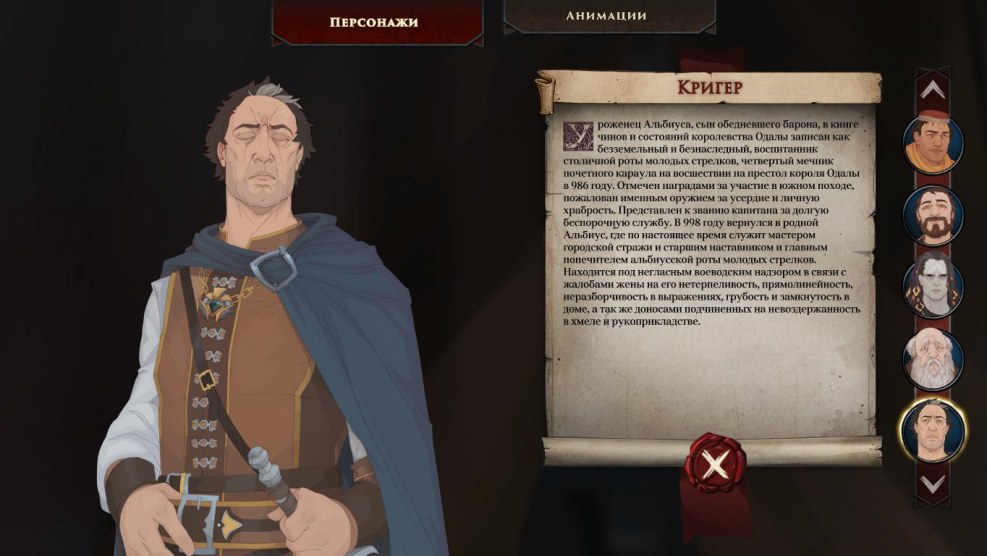Choose the smiling bearded man portrait
The image size is (987, 556).
(x=933, y=215)
